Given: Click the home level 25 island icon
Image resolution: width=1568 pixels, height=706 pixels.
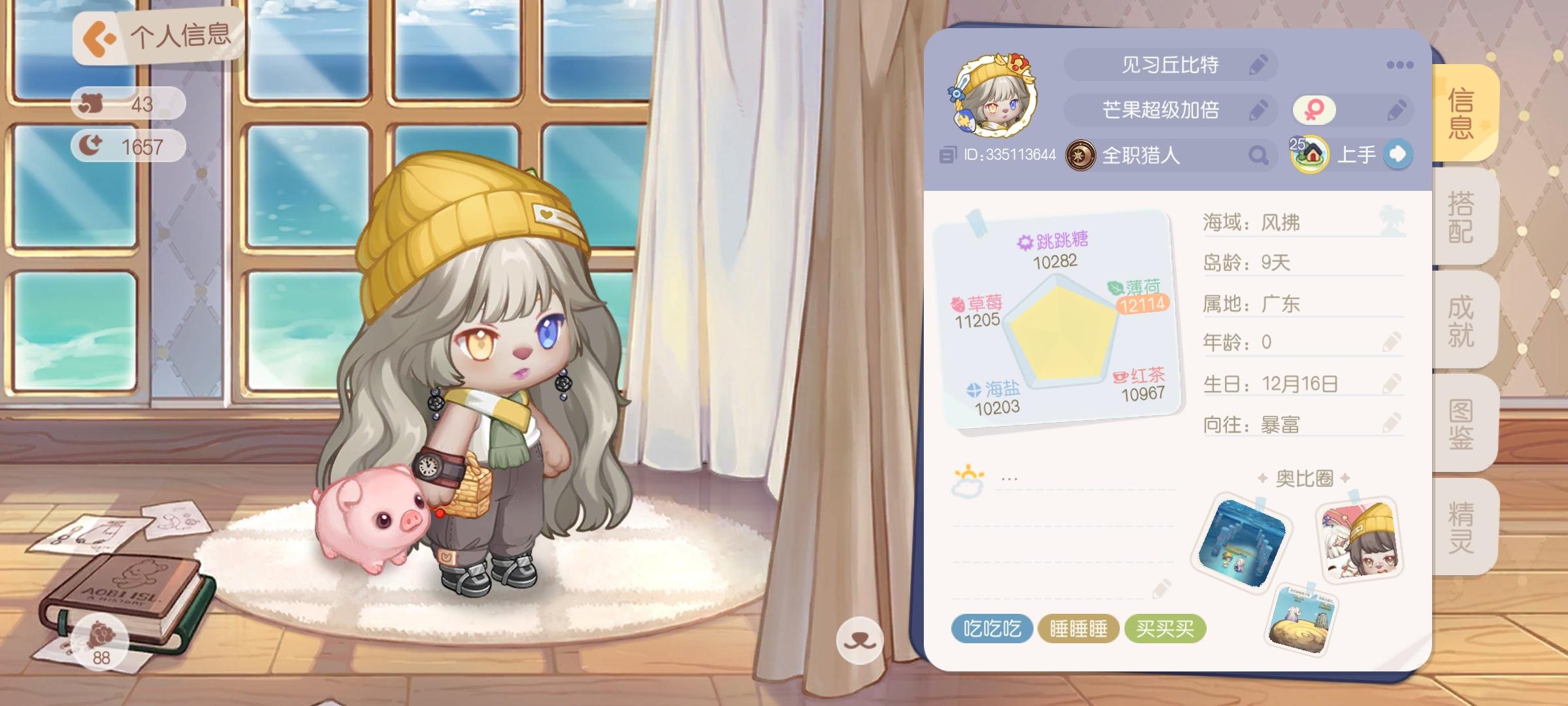Looking at the screenshot, I should 1311,155.
